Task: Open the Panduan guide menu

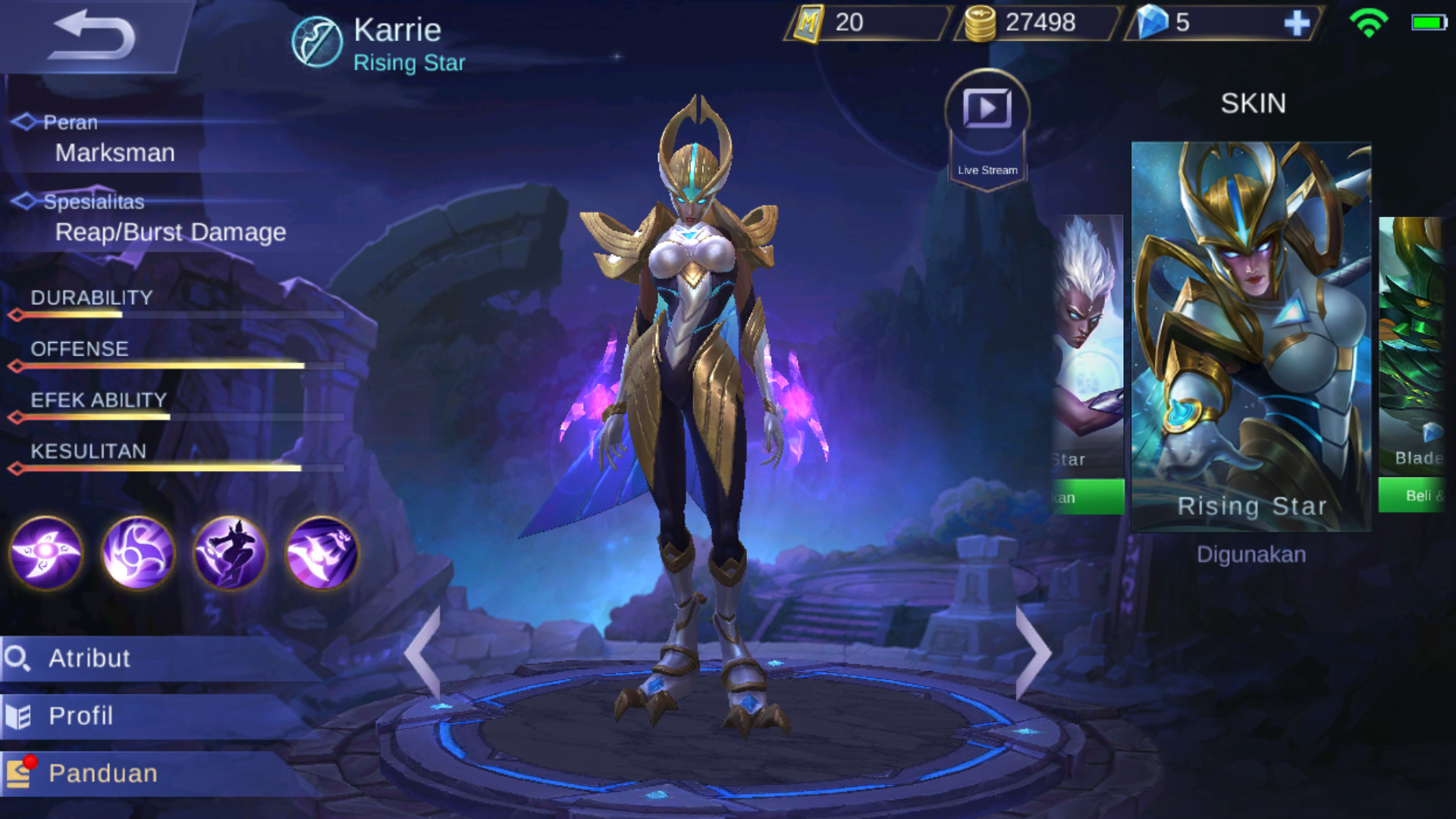Action: (152, 773)
